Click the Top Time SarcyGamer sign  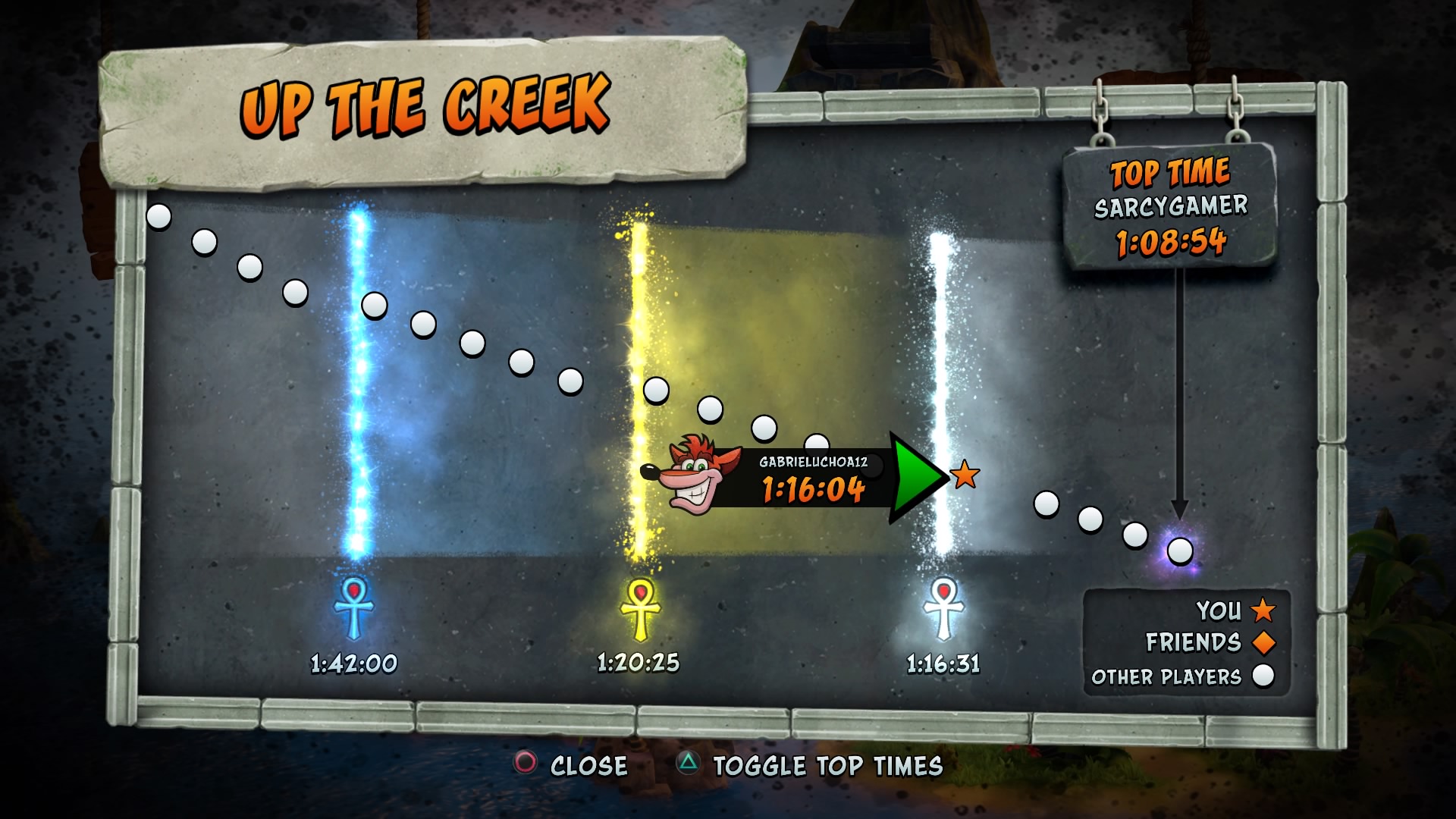point(1169,206)
